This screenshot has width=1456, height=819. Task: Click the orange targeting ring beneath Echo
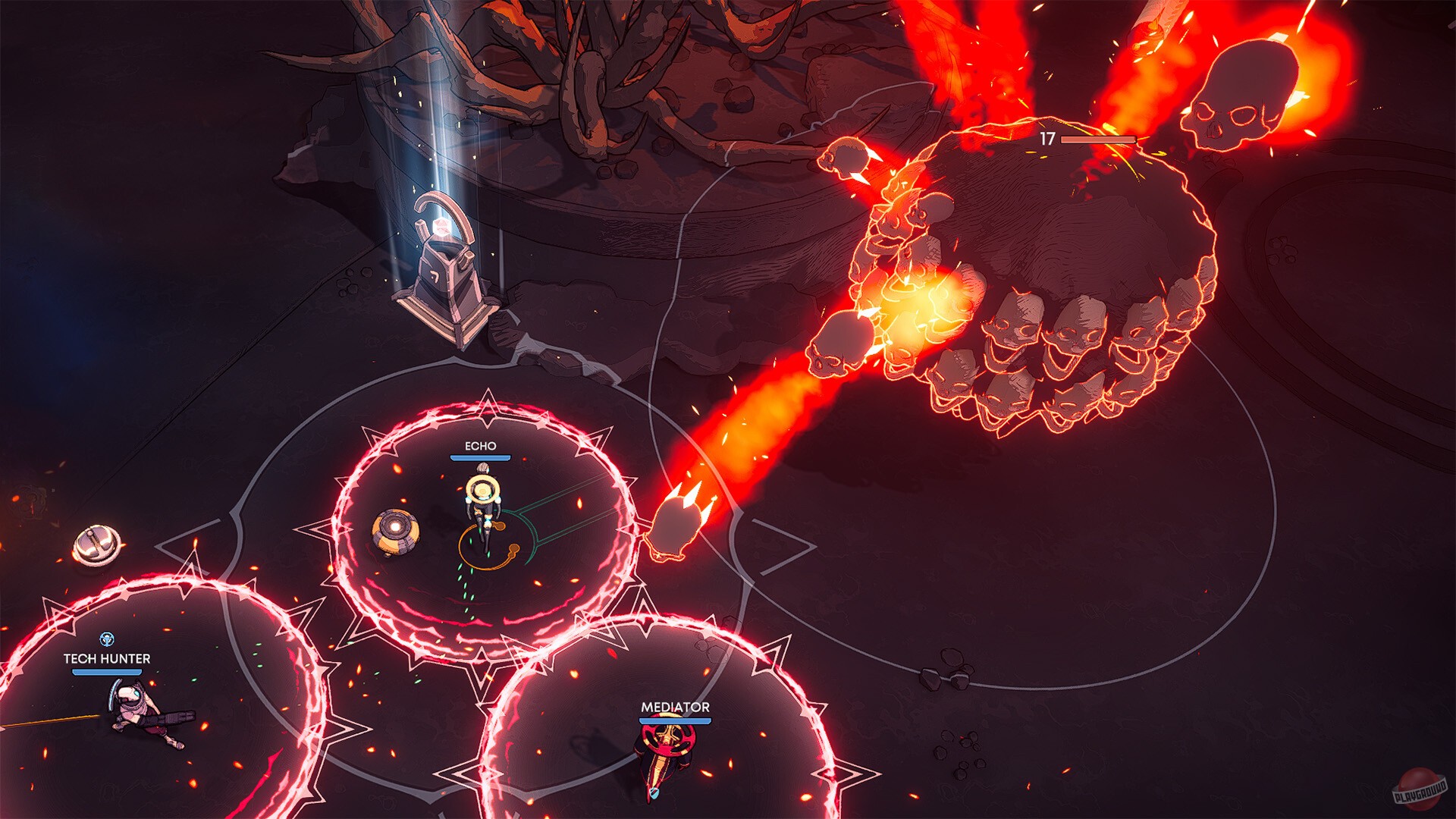coord(489,548)
